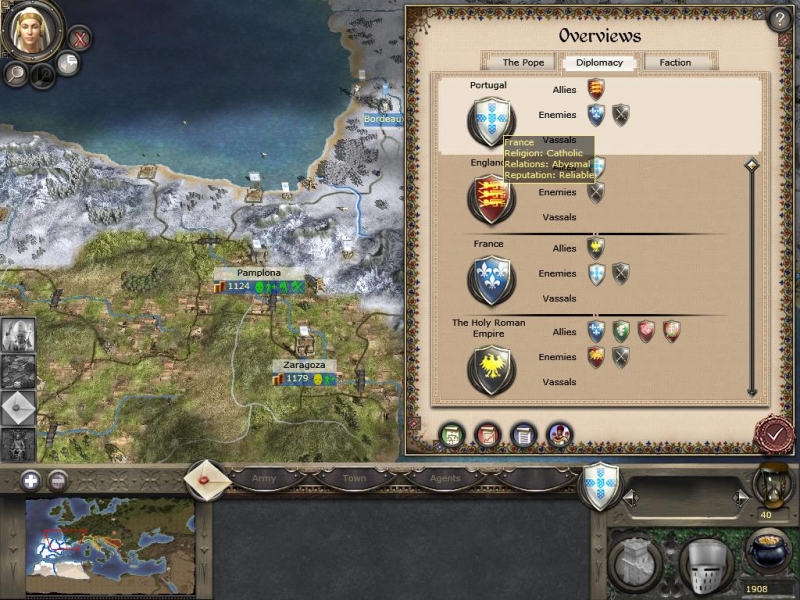This screenshot has height=600, width=800.
Task: Dismiss the advisor with the red X
Action: (x=79, y=39)
